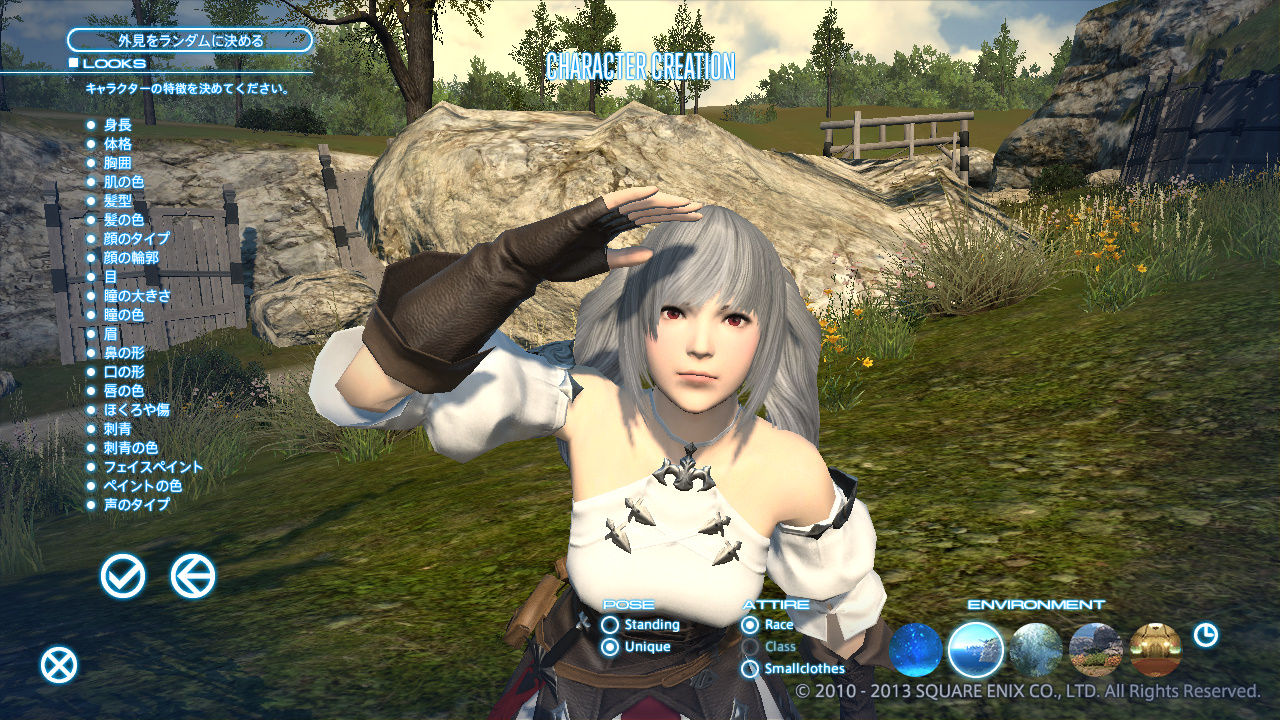
Task: Pick the rocky cliffside environment icon
Action: 1097,648
